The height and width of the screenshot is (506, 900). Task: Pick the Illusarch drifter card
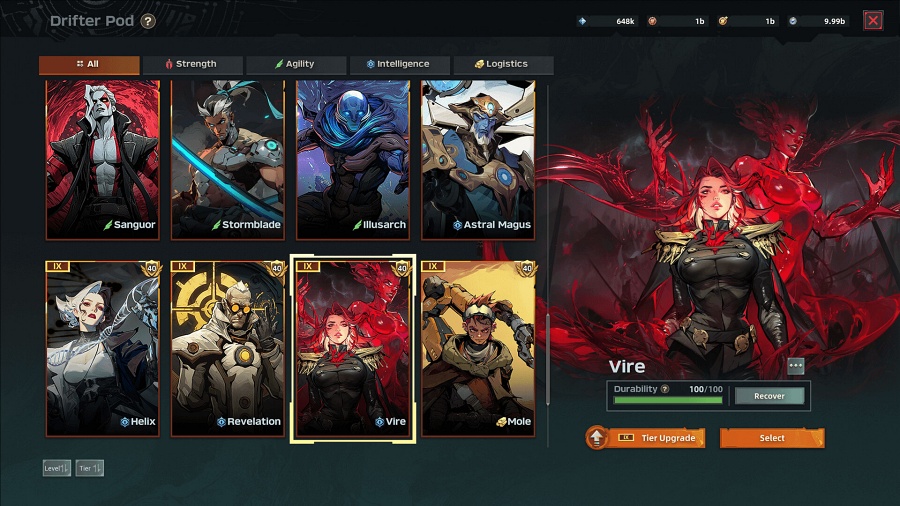(x=353, y=160)
